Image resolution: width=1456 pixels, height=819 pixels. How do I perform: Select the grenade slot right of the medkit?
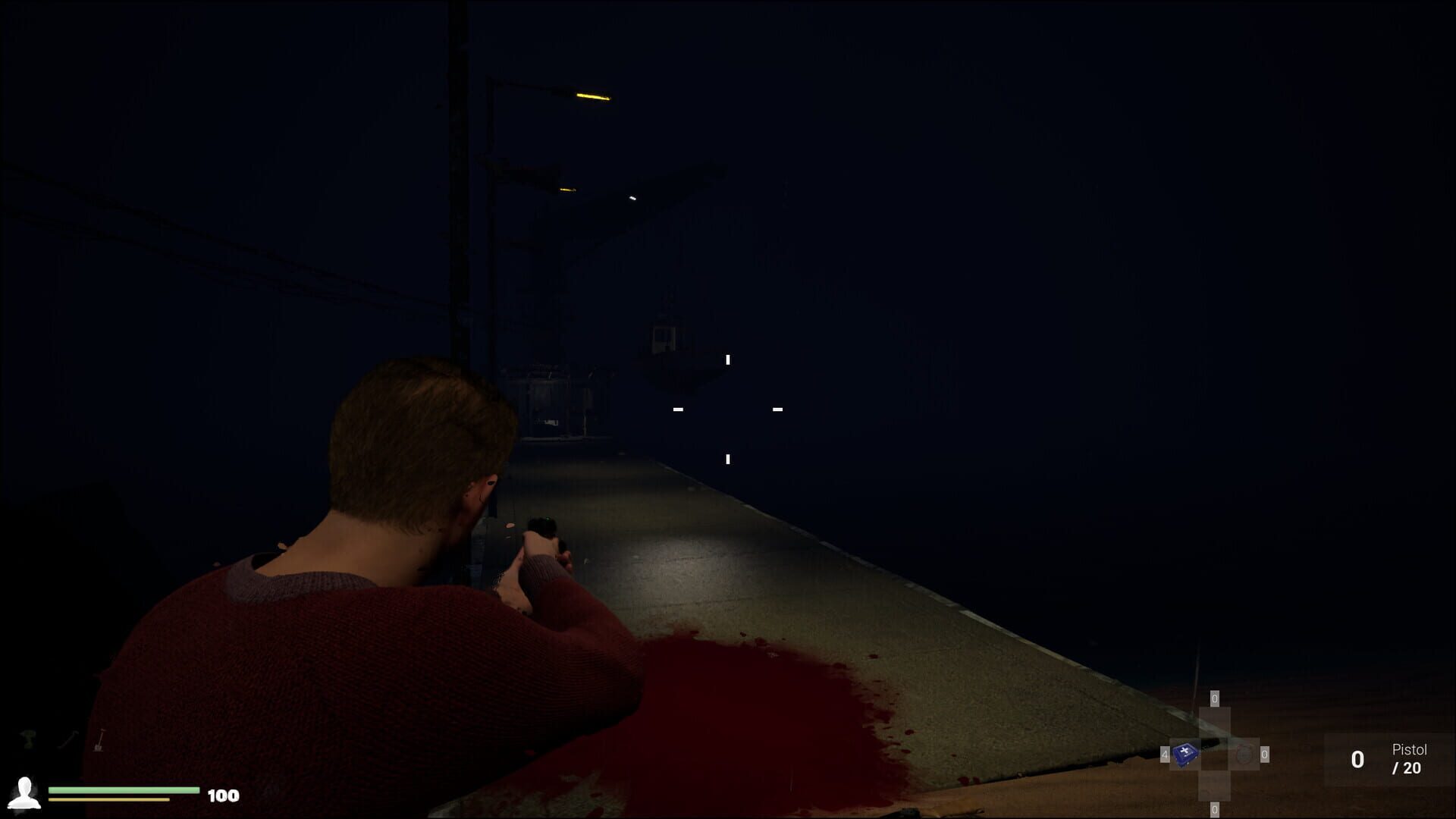1244,754
